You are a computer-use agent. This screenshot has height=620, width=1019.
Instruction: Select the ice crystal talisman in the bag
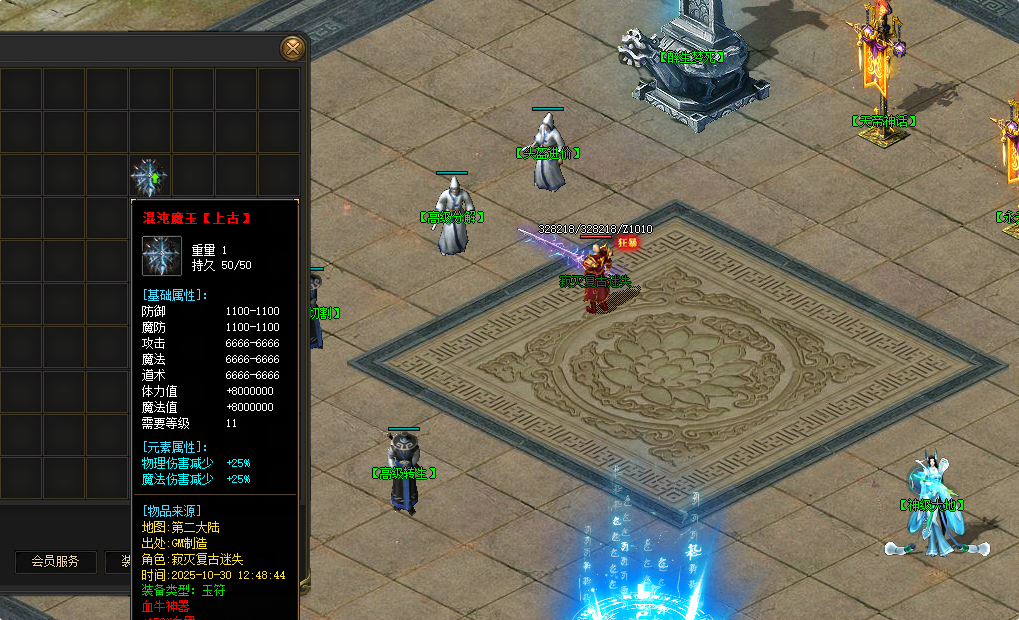150,176
